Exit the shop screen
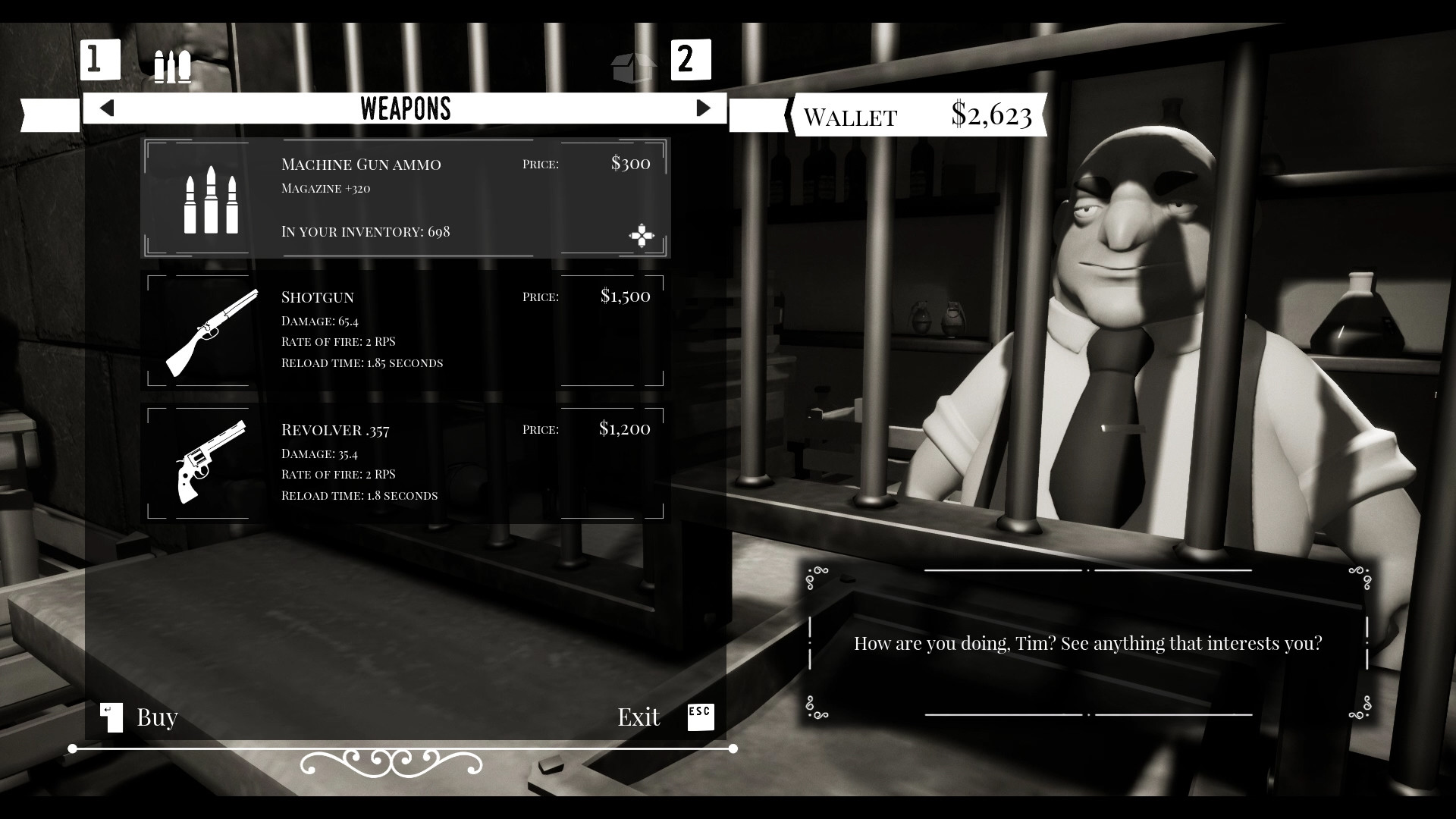1456x819 pixels. [x=639, y=717]
